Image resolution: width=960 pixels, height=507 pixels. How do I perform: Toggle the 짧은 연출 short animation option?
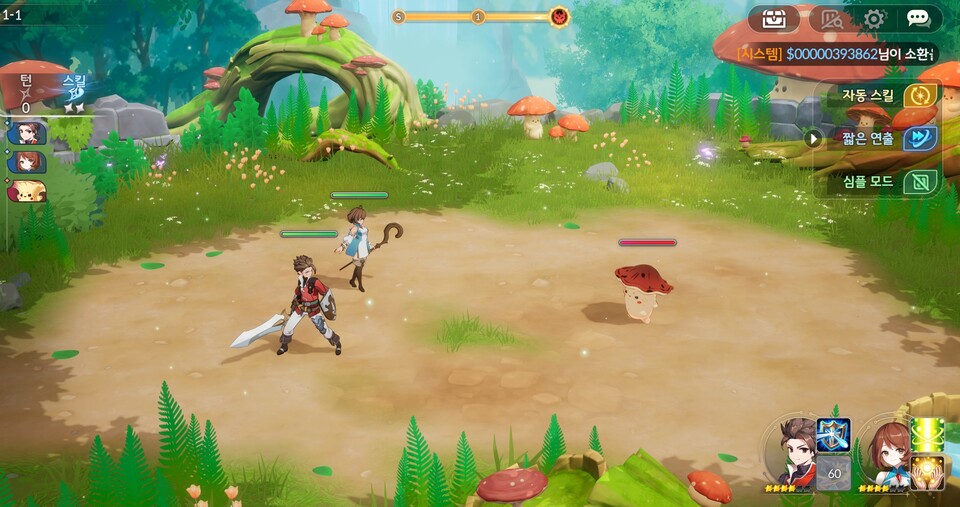click(919, 139)
